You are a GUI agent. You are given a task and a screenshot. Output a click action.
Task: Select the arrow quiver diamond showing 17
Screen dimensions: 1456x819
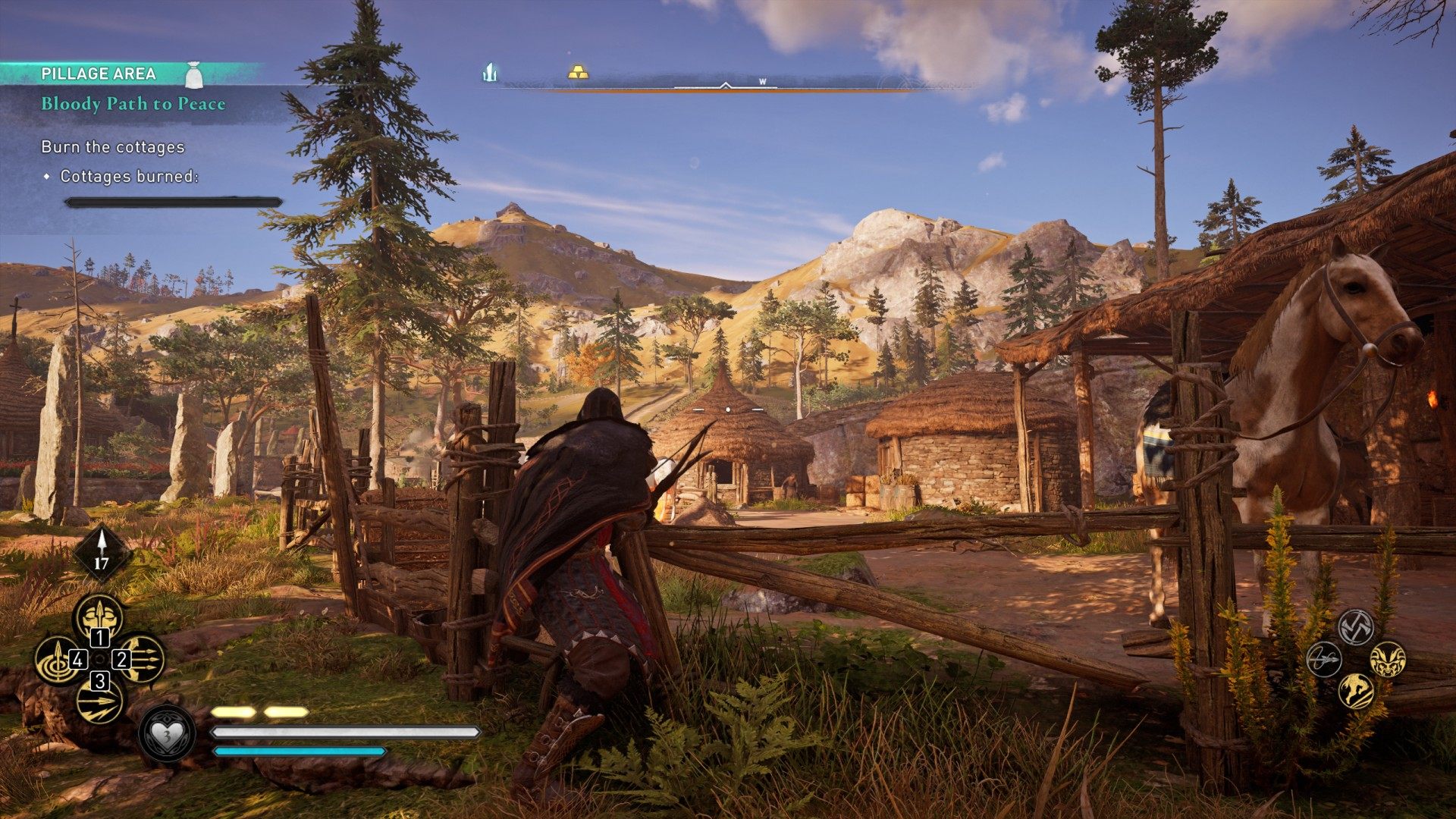pyautogui.click(x=102, y=553)
